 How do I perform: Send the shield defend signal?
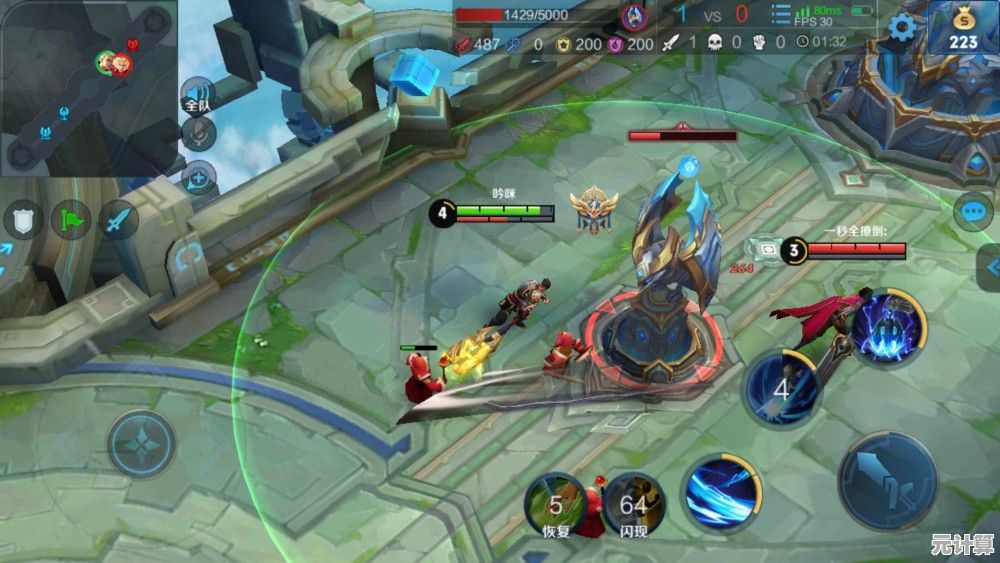click(x=23, y=219)
